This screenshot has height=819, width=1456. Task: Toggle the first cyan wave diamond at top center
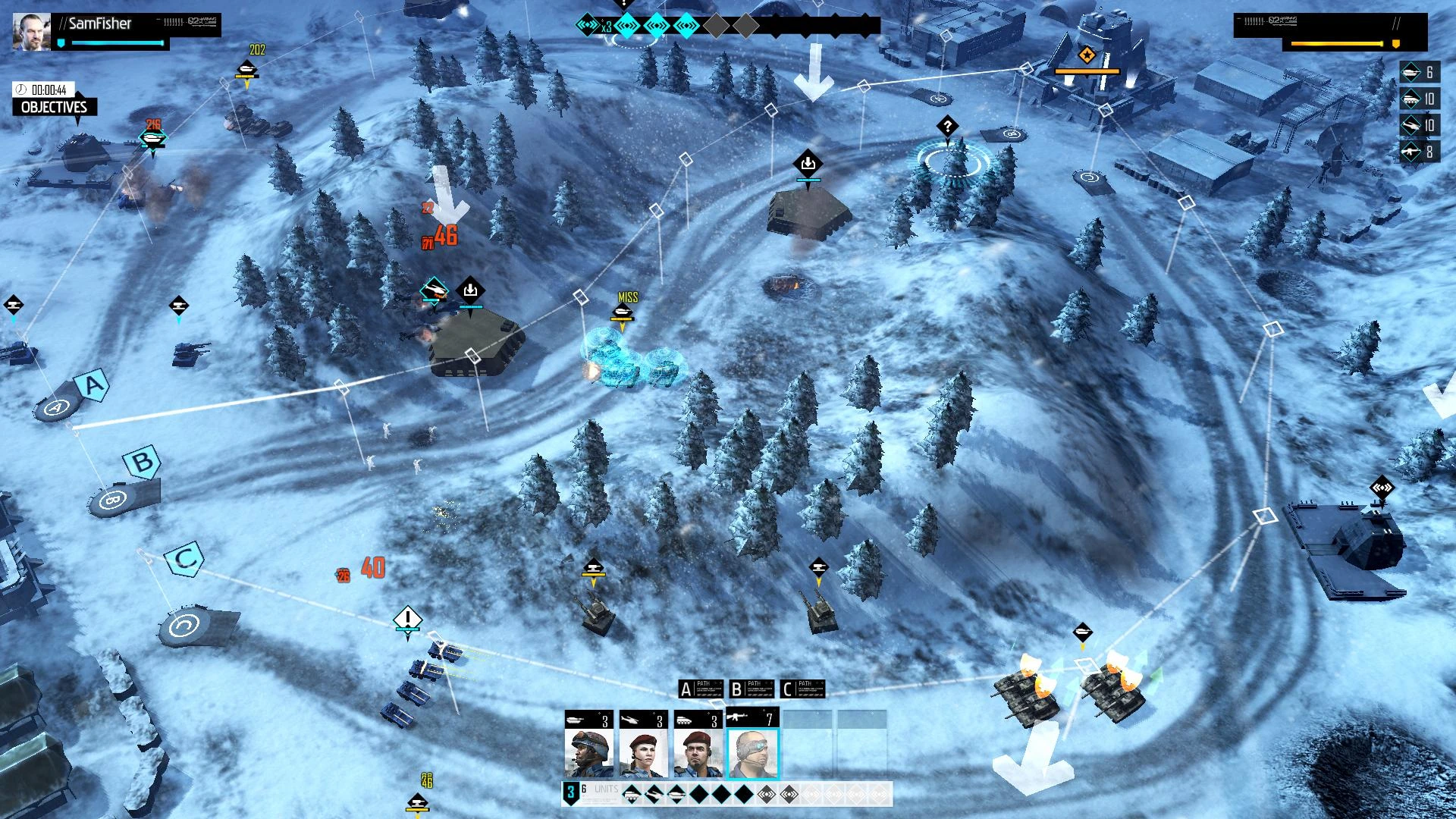[626, 24]
